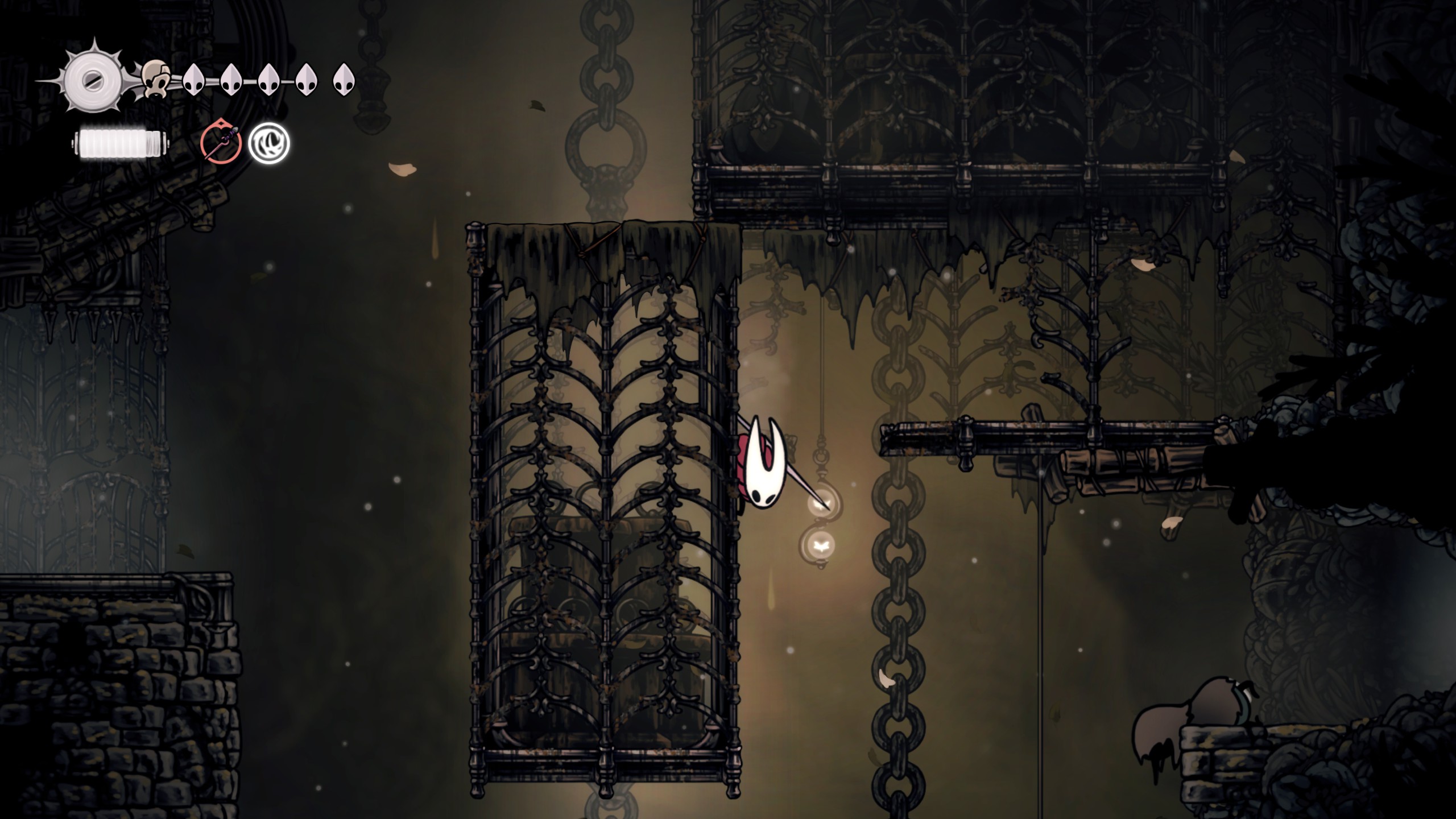
Task: Activate the glowing white silk skill icon
Action: tap(269, 143)
